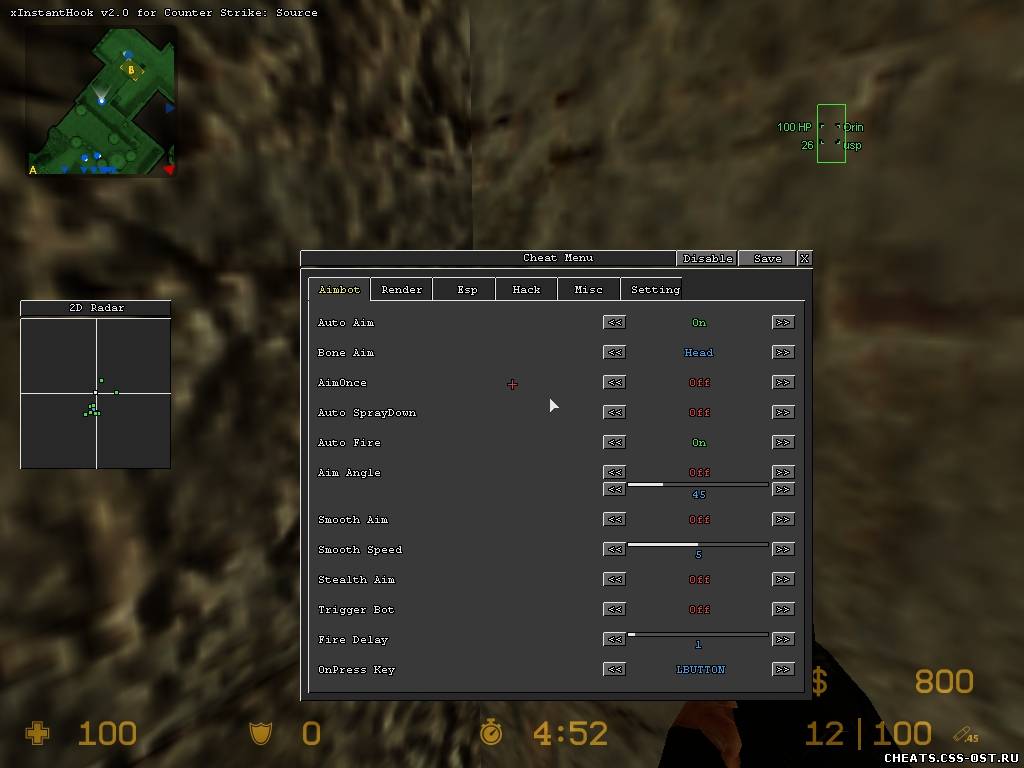Click left arrow for Bone Aim
Viewport: 1024px width, 768px height.
click(x=615, y=352)
